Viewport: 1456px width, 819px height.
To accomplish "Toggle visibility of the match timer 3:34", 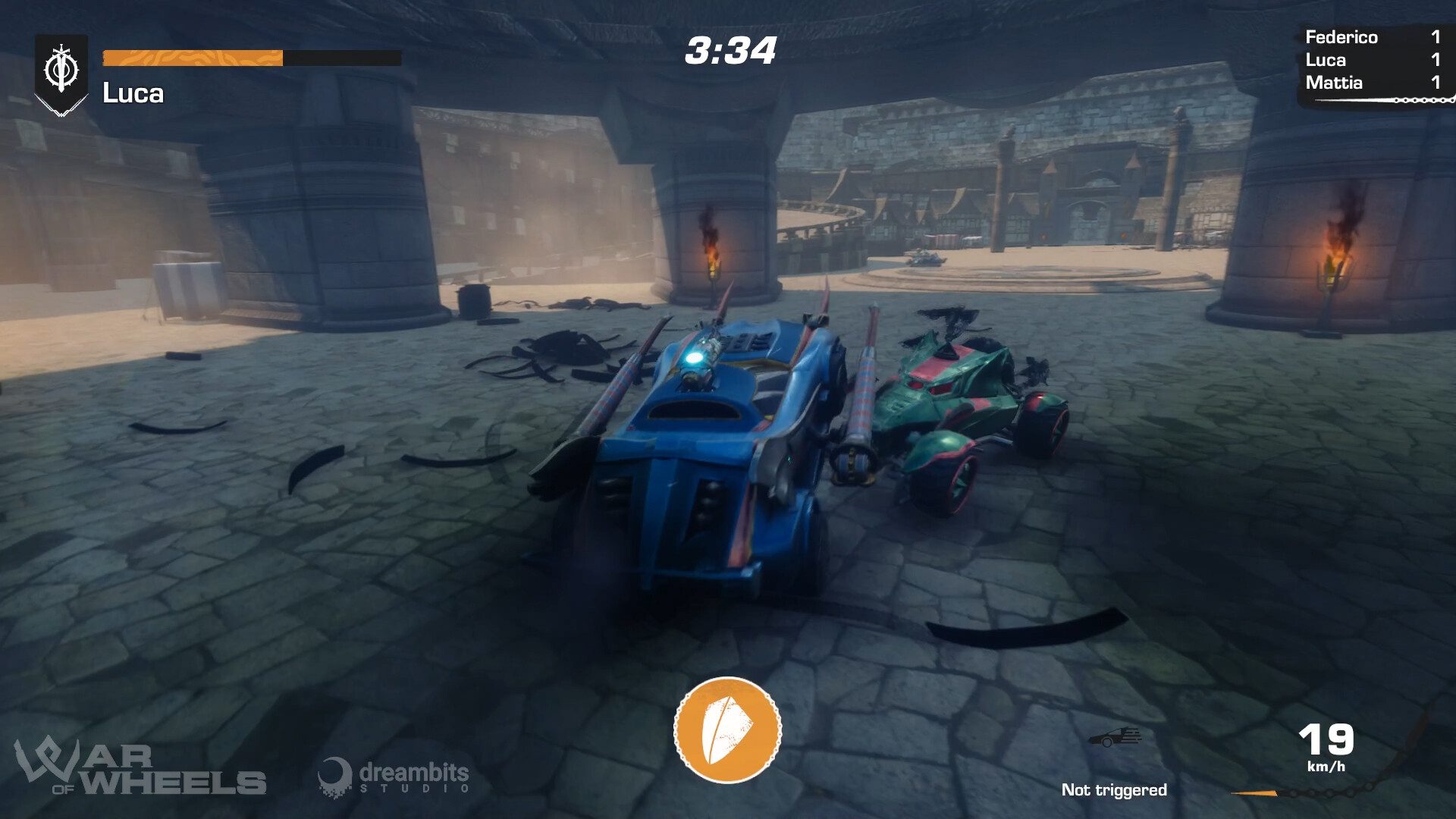I will 730,52.
